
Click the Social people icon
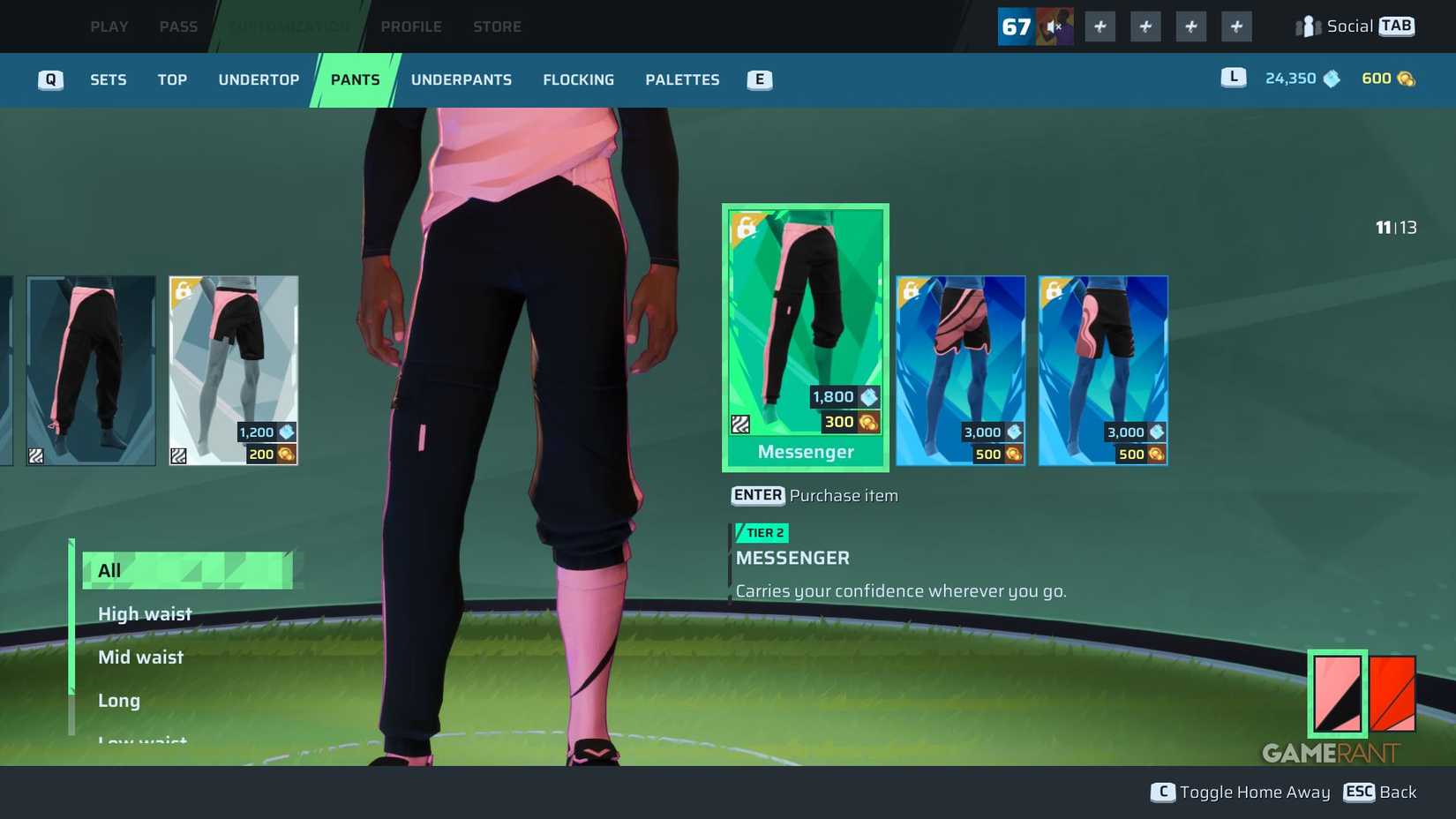pos(1305,26)
